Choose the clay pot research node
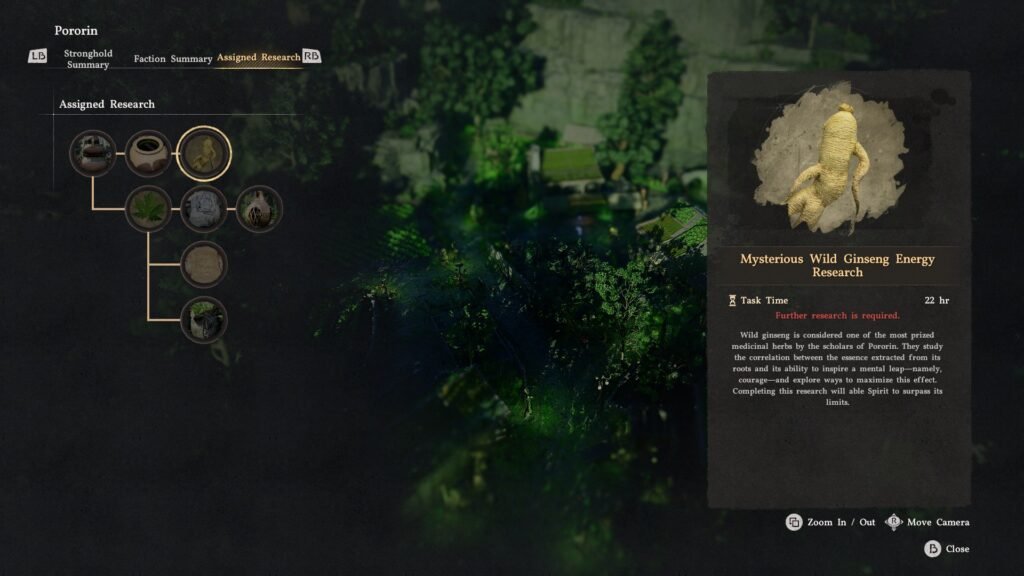This screenshot has height=576, width=1024. tap(148, 154)
